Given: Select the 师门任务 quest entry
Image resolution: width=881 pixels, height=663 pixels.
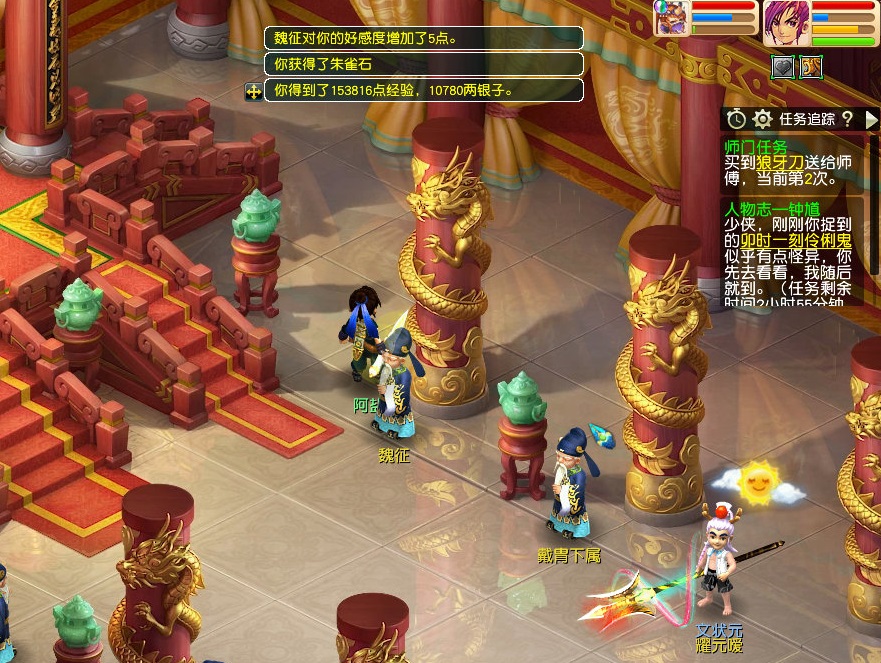Looking at the screenshot, I should (x=755, y=147).
